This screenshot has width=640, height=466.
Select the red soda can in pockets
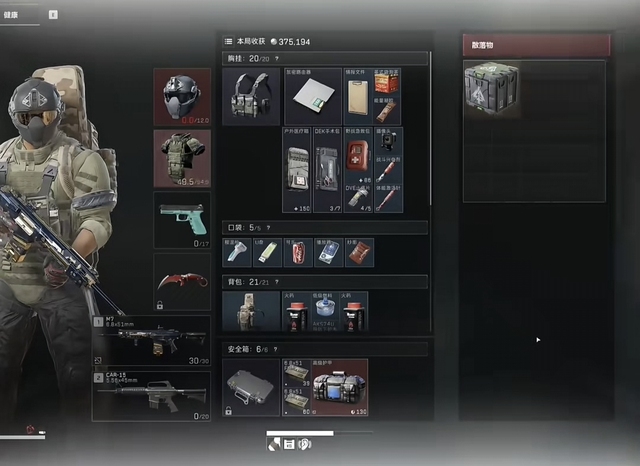(x=297, y=253)
